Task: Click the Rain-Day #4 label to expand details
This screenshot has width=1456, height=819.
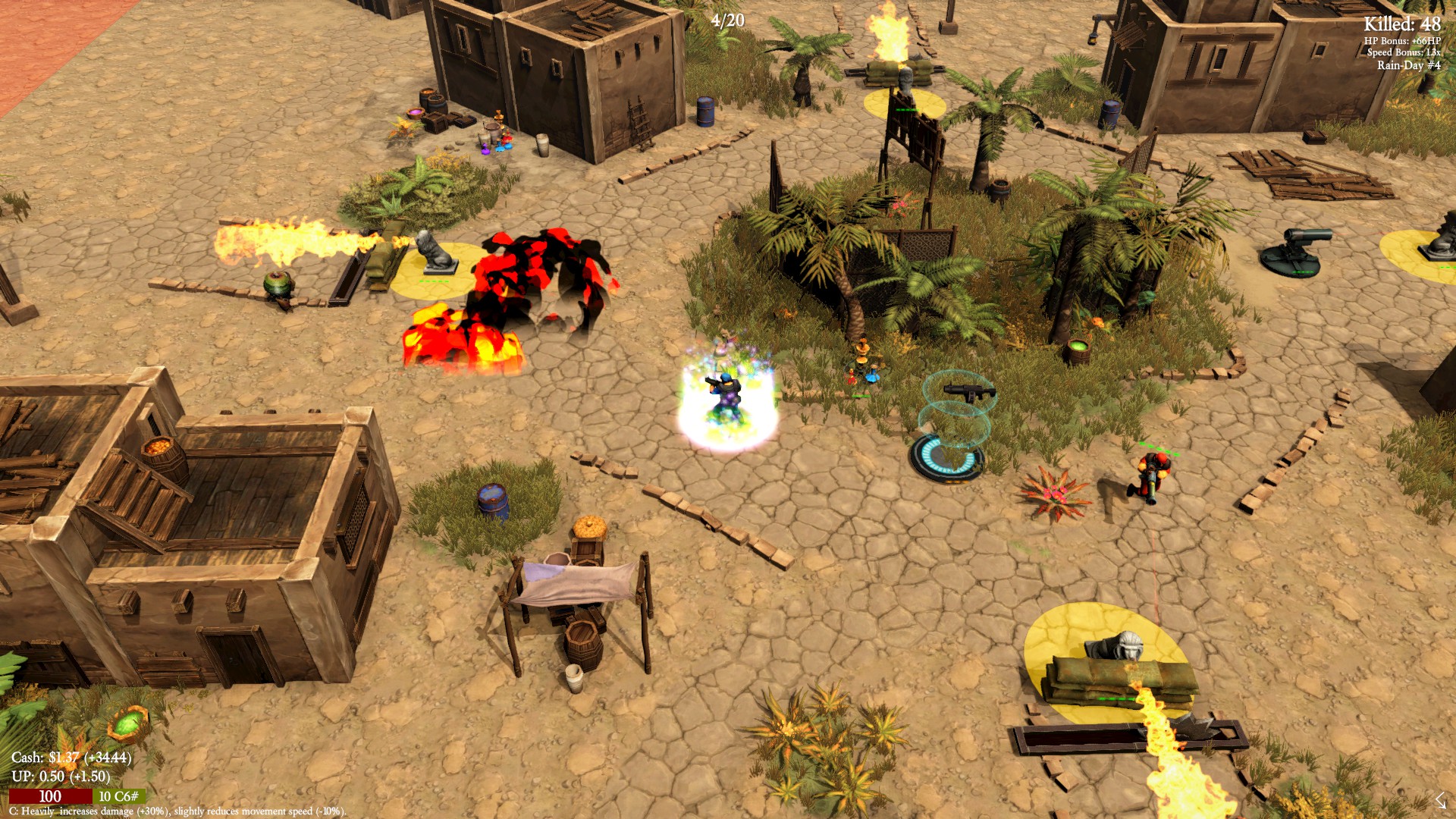Action: point(1410,65)
